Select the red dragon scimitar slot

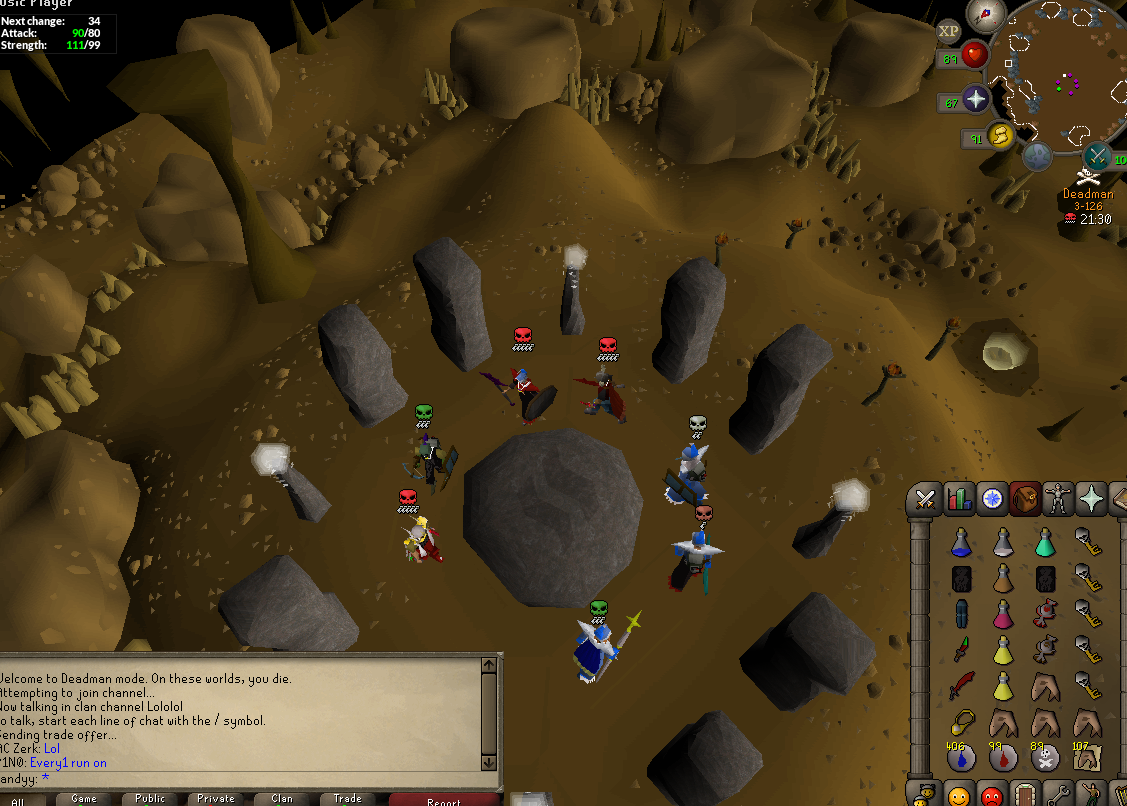pyautogui.click(x=961, y=687)
